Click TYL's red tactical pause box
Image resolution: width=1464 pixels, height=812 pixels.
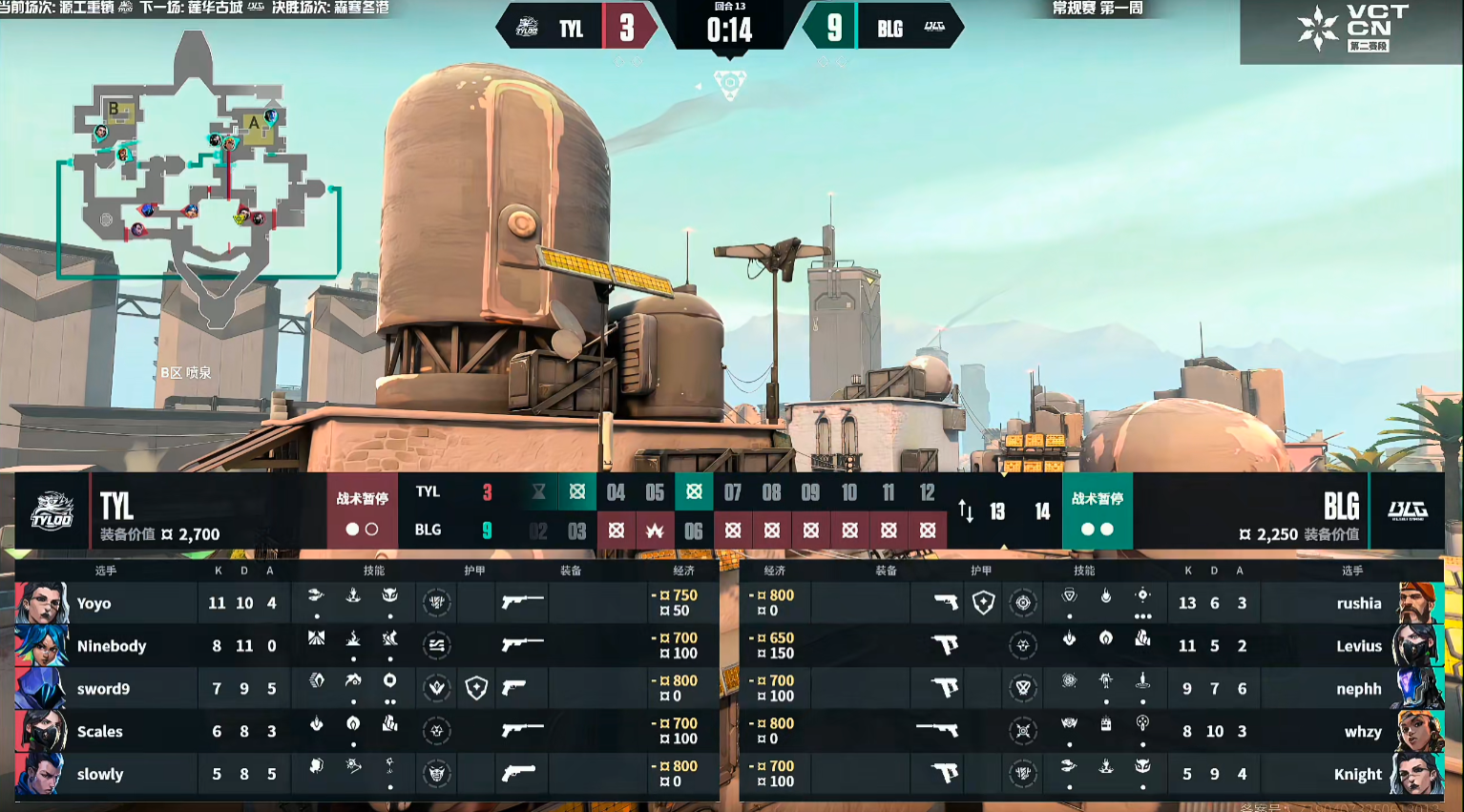pyautogui.click(x=362, y=511)
